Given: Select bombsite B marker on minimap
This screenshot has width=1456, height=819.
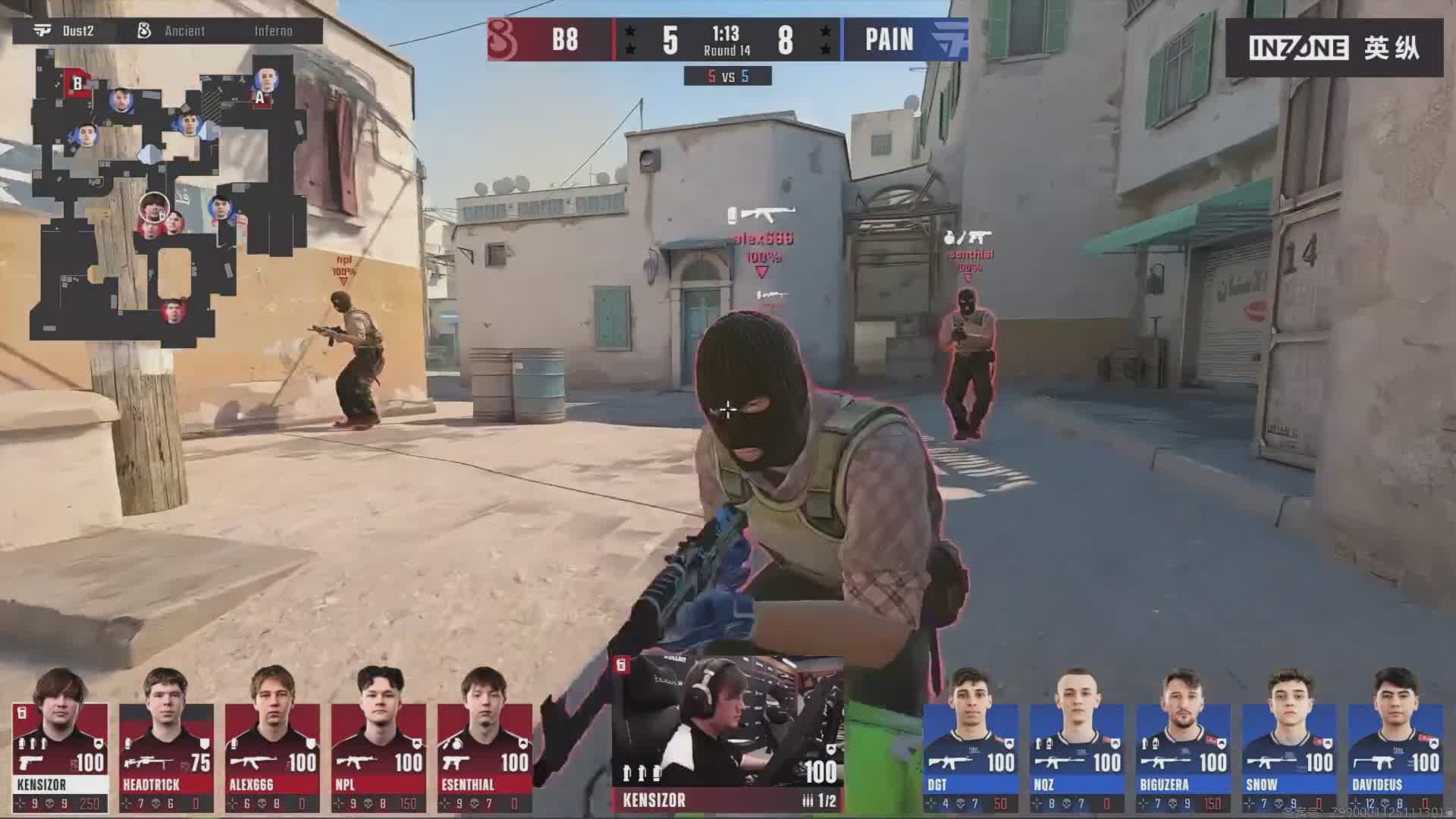Looking at the screenshot, I should pyautogui.click(x=77, y=83).
